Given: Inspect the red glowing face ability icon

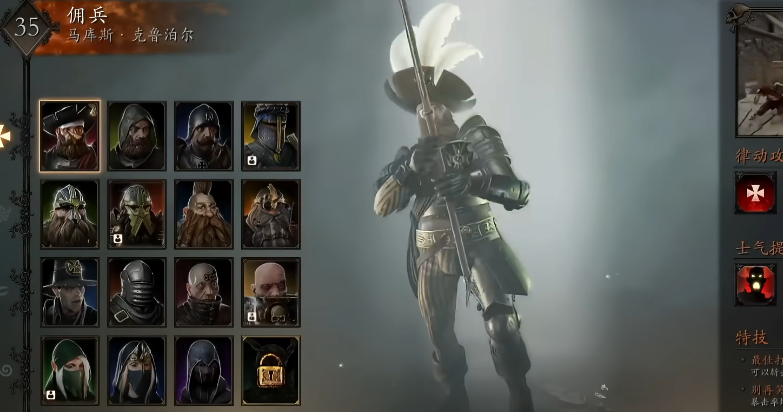Looking at the screenshot, I should (756, 284).
